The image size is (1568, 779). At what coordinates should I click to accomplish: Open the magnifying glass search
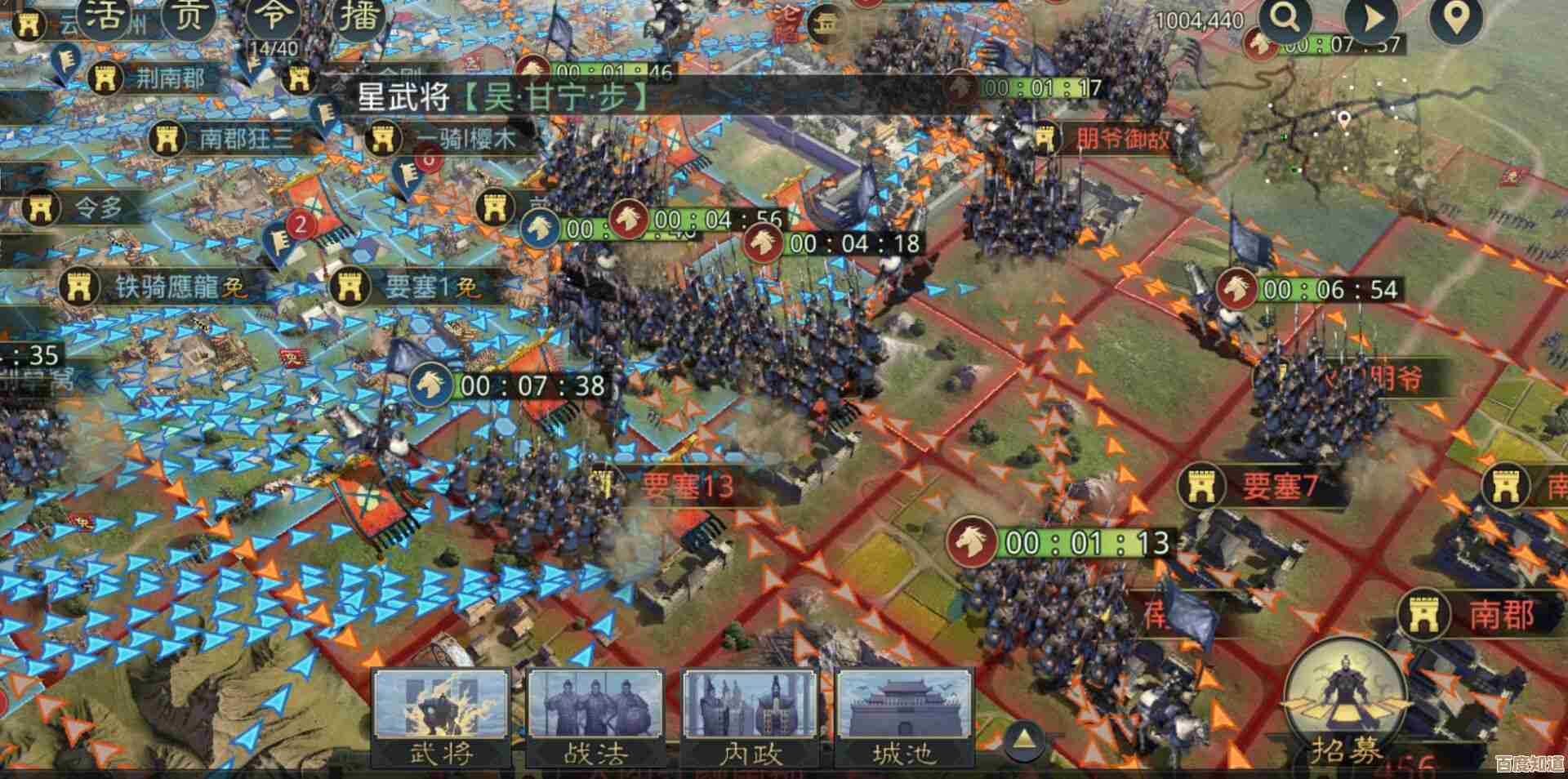pos(1285,19)
